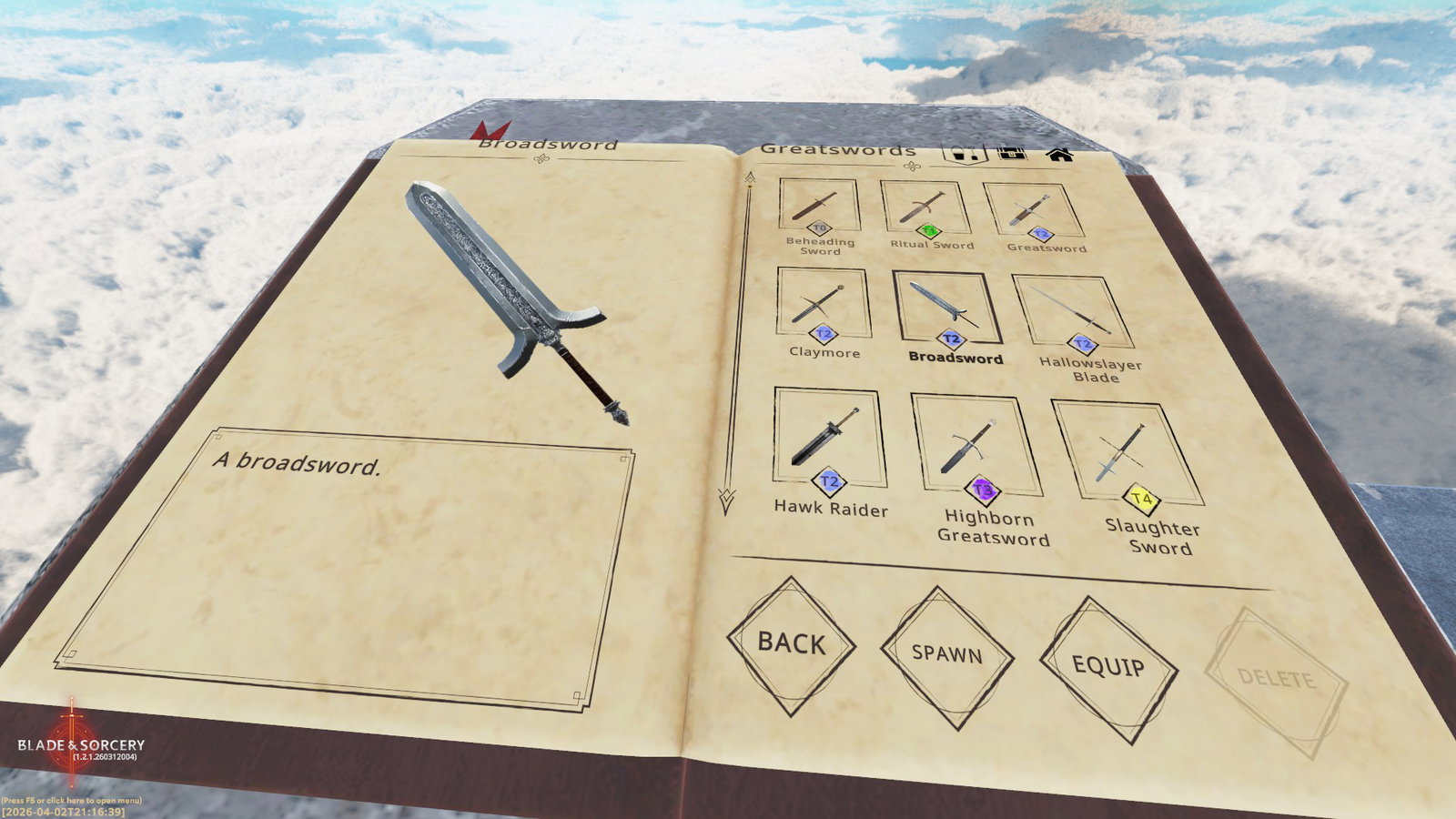Click the greyed-out DELETE button
1456x819 pixels.
pyautogui.click(x=1276, y=680)
